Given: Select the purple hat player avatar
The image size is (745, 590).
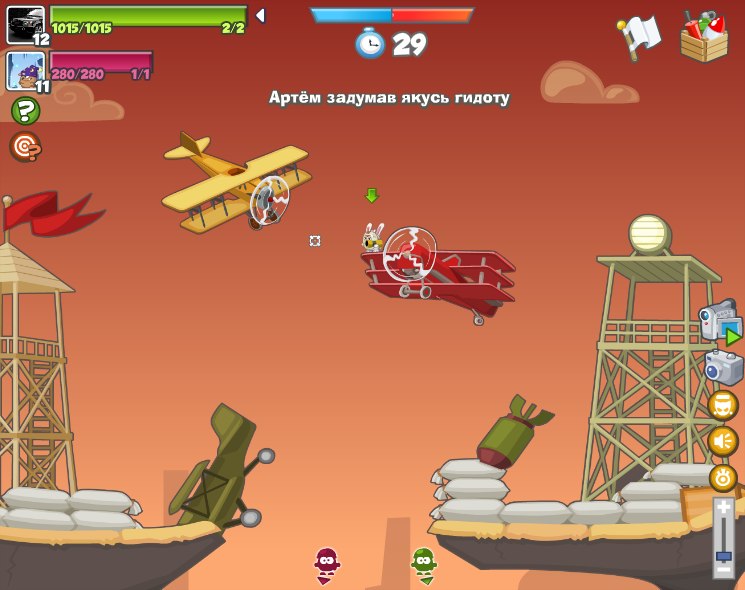Looking at the screenshot, I should (x=25, y=70).
